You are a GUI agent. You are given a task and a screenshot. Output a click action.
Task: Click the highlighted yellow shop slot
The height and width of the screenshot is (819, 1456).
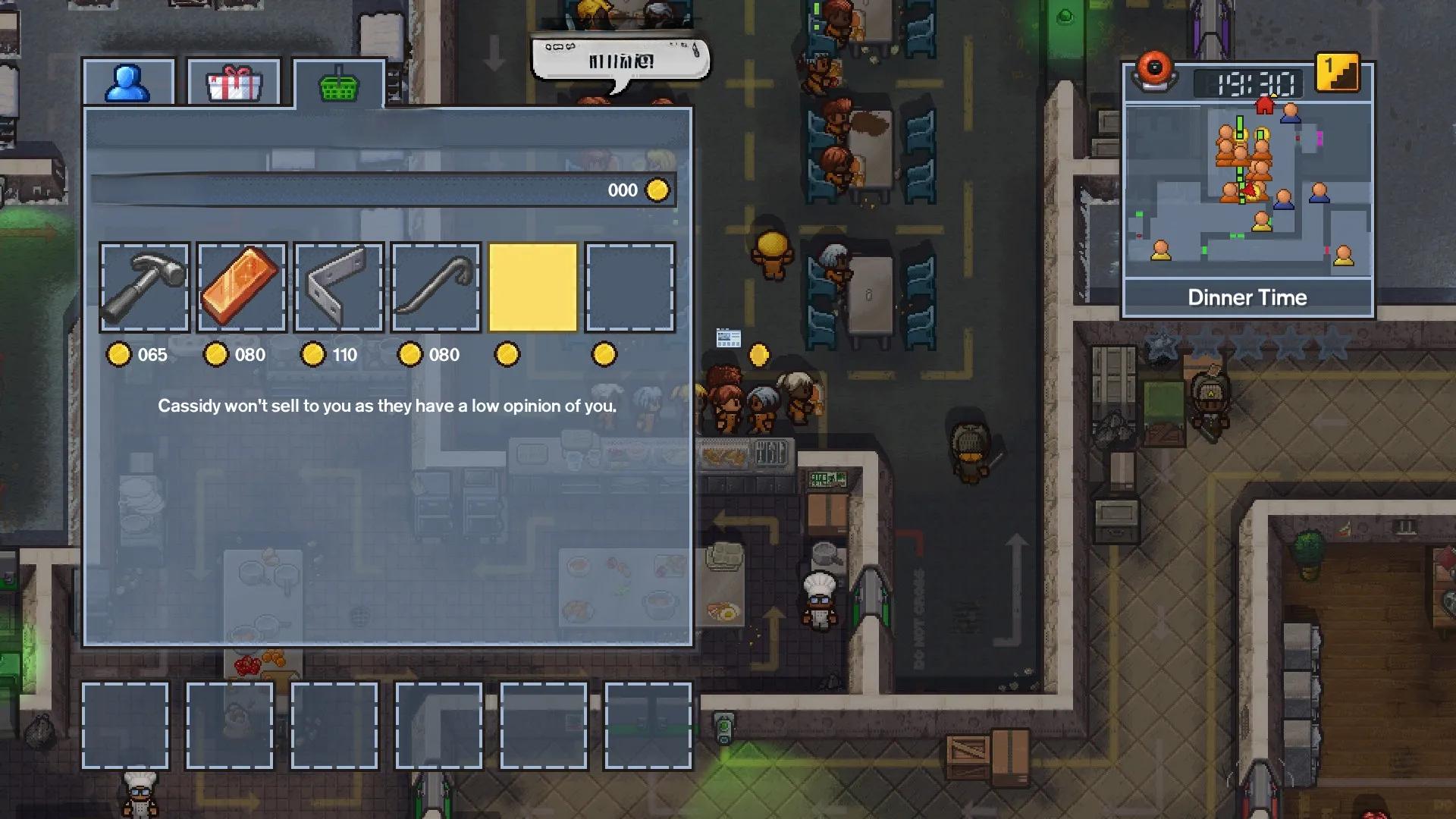pos(532,287)
